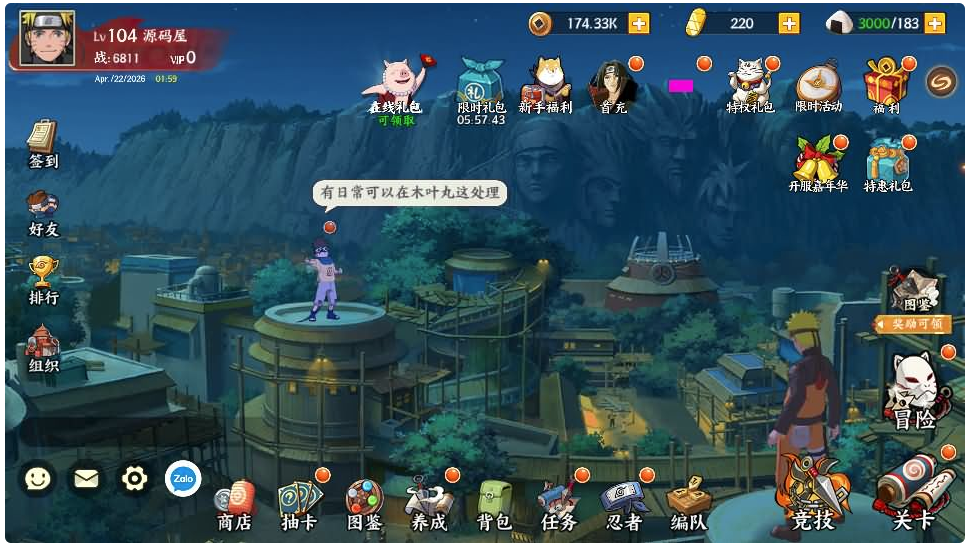Start 冒险 adventure mode
This screenshot has width=966, height=548.
point(914,392)
